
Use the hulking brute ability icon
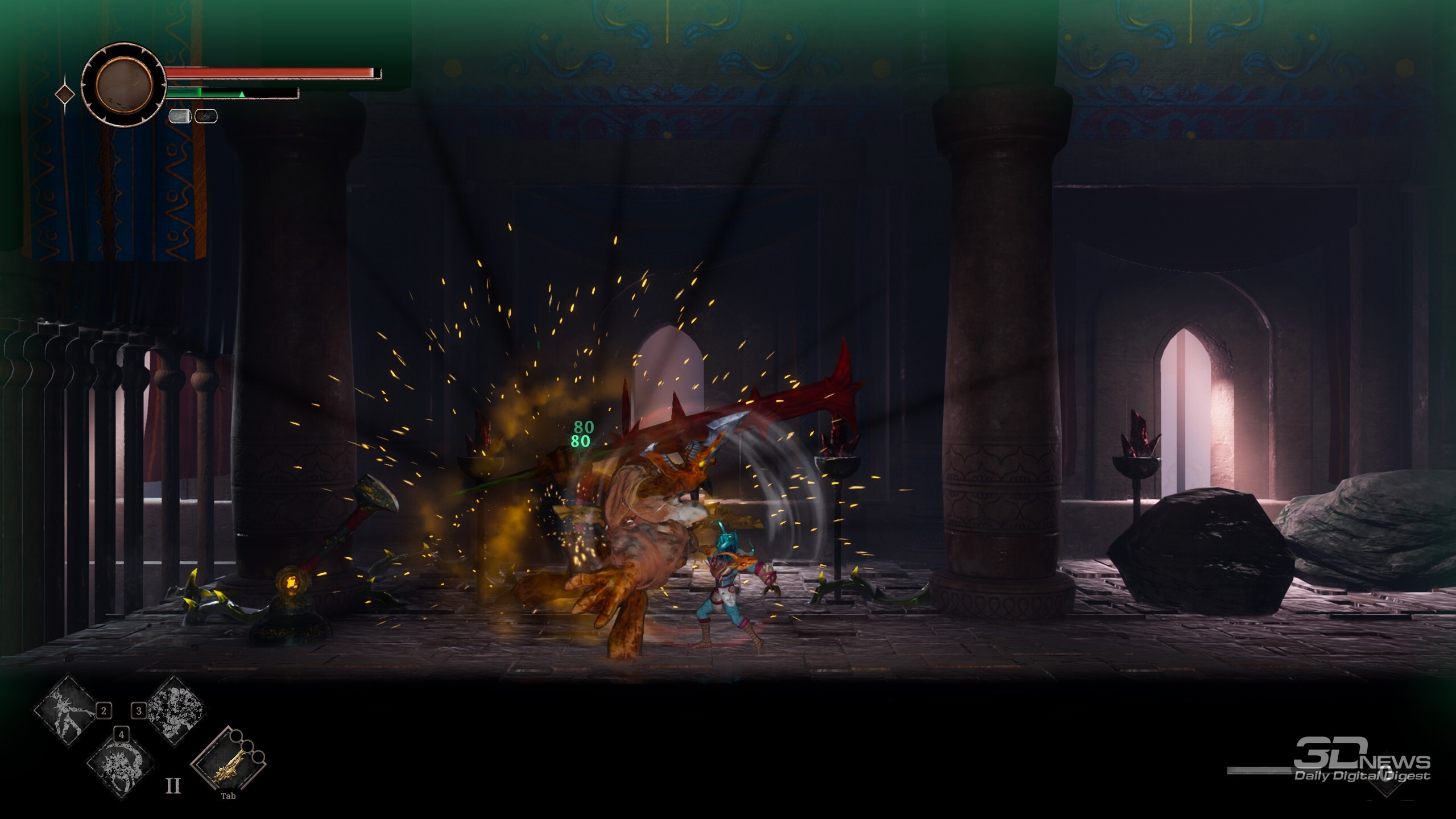tap(176, 710)
